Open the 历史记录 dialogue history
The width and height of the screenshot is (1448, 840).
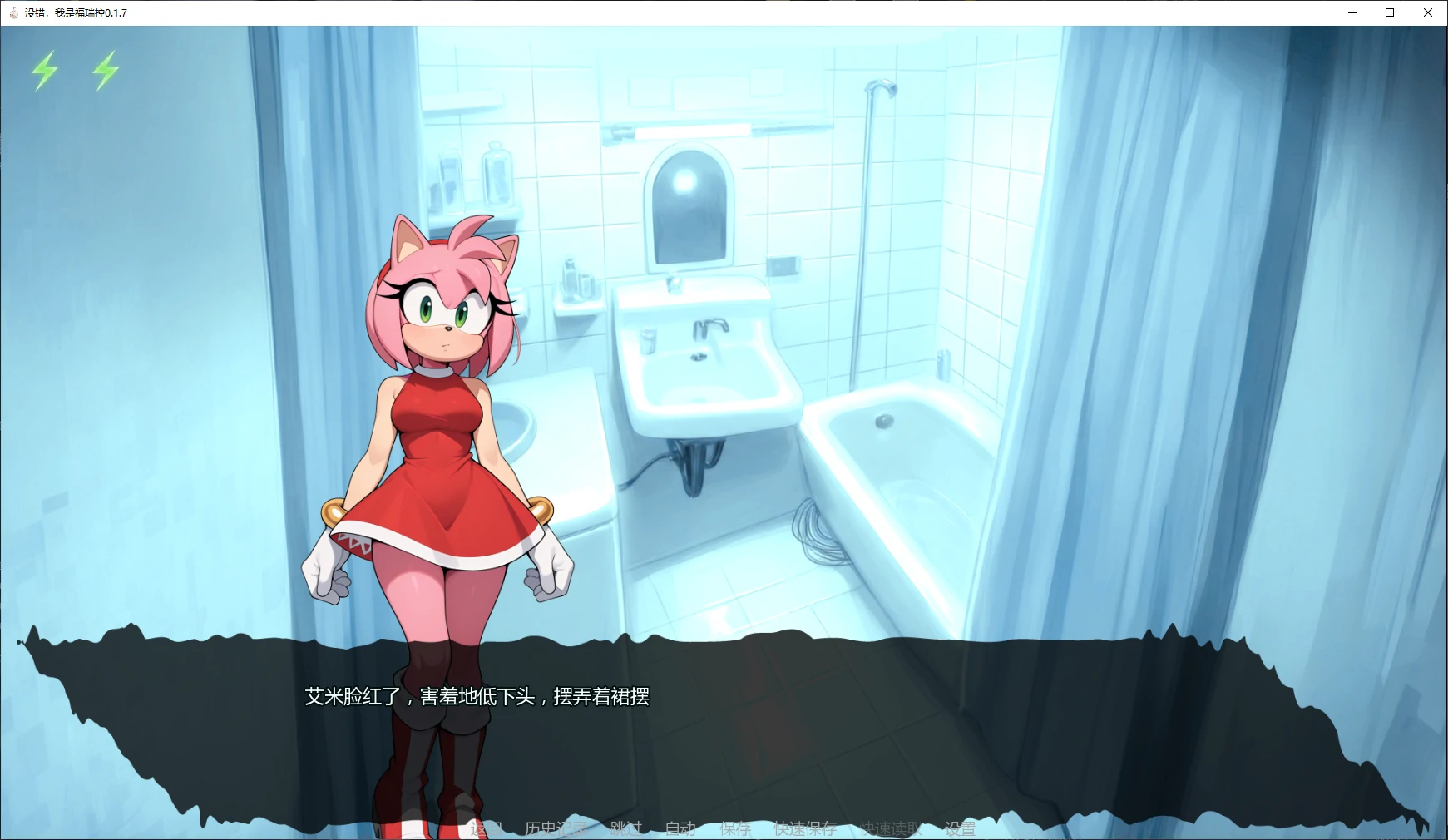(x=556, y=828)
